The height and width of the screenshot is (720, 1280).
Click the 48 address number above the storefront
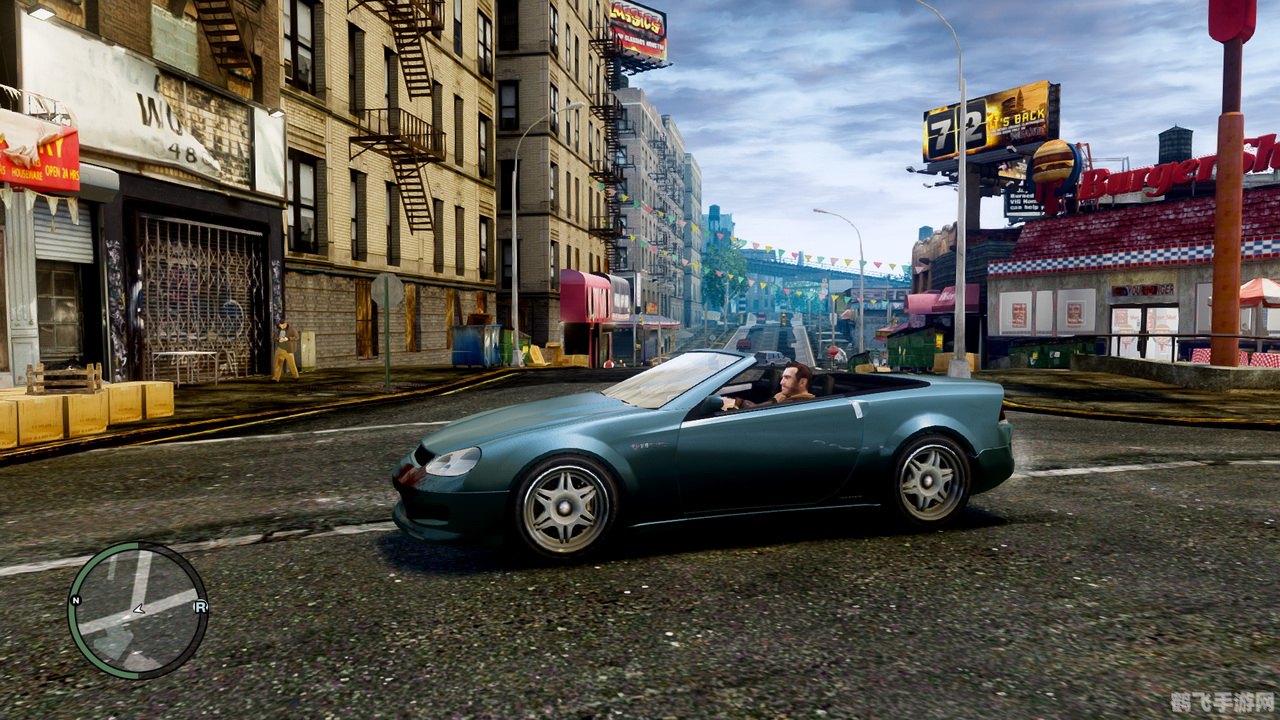tap(181, 153)
